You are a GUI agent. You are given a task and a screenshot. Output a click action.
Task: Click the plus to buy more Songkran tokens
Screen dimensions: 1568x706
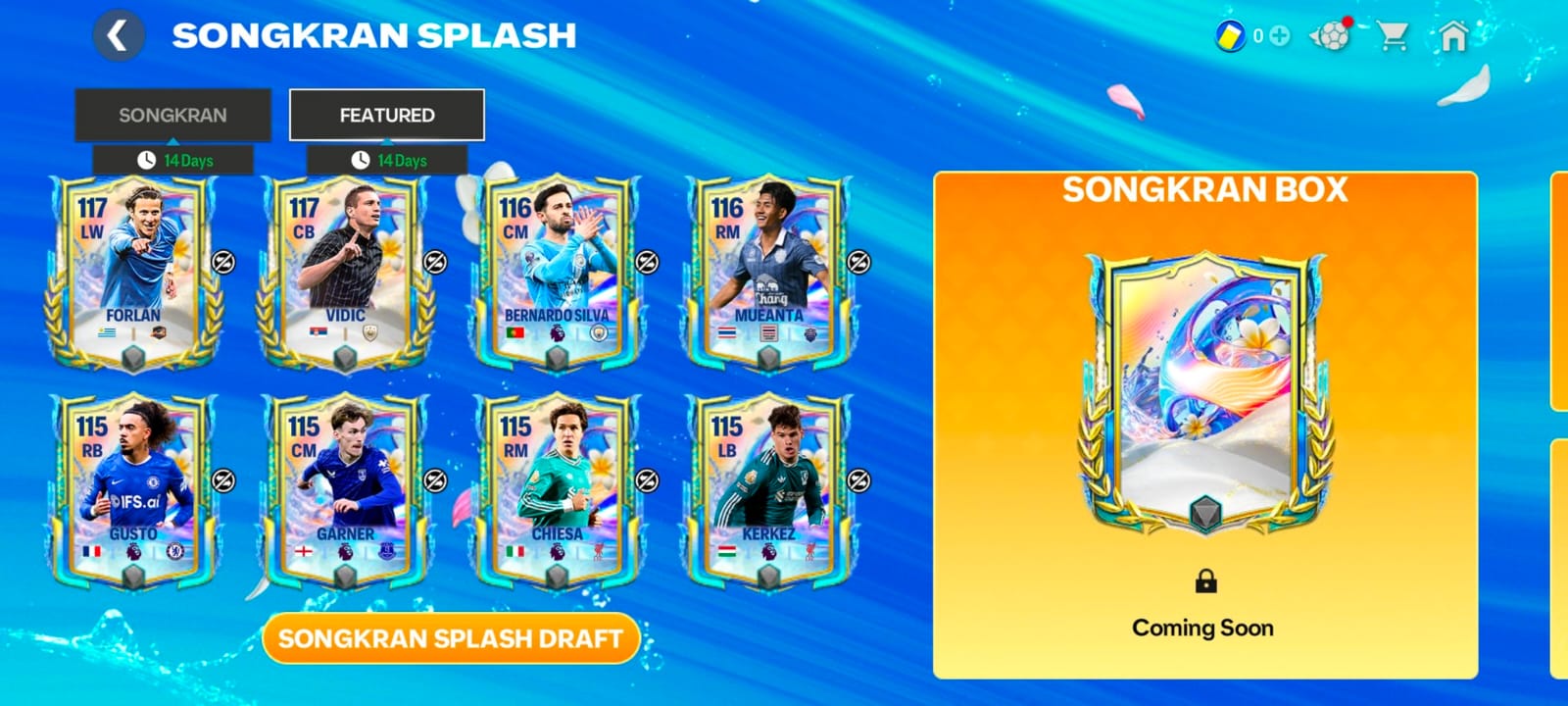point(1279,34)
